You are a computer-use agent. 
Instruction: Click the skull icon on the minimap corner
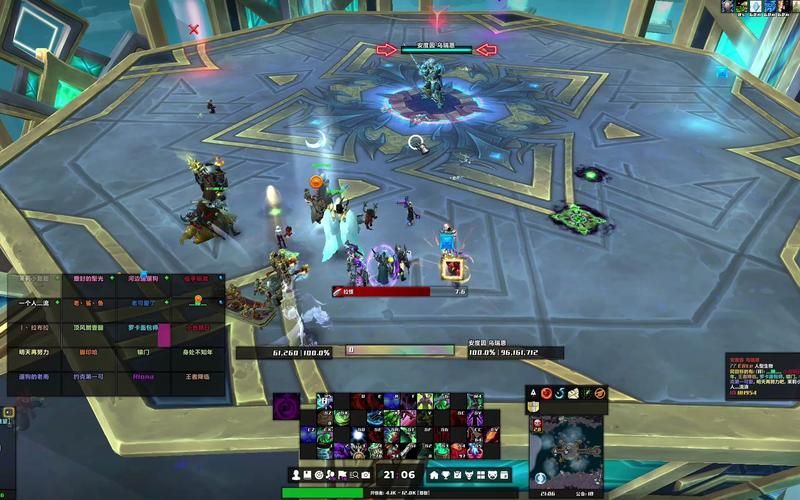pos(536,423)
